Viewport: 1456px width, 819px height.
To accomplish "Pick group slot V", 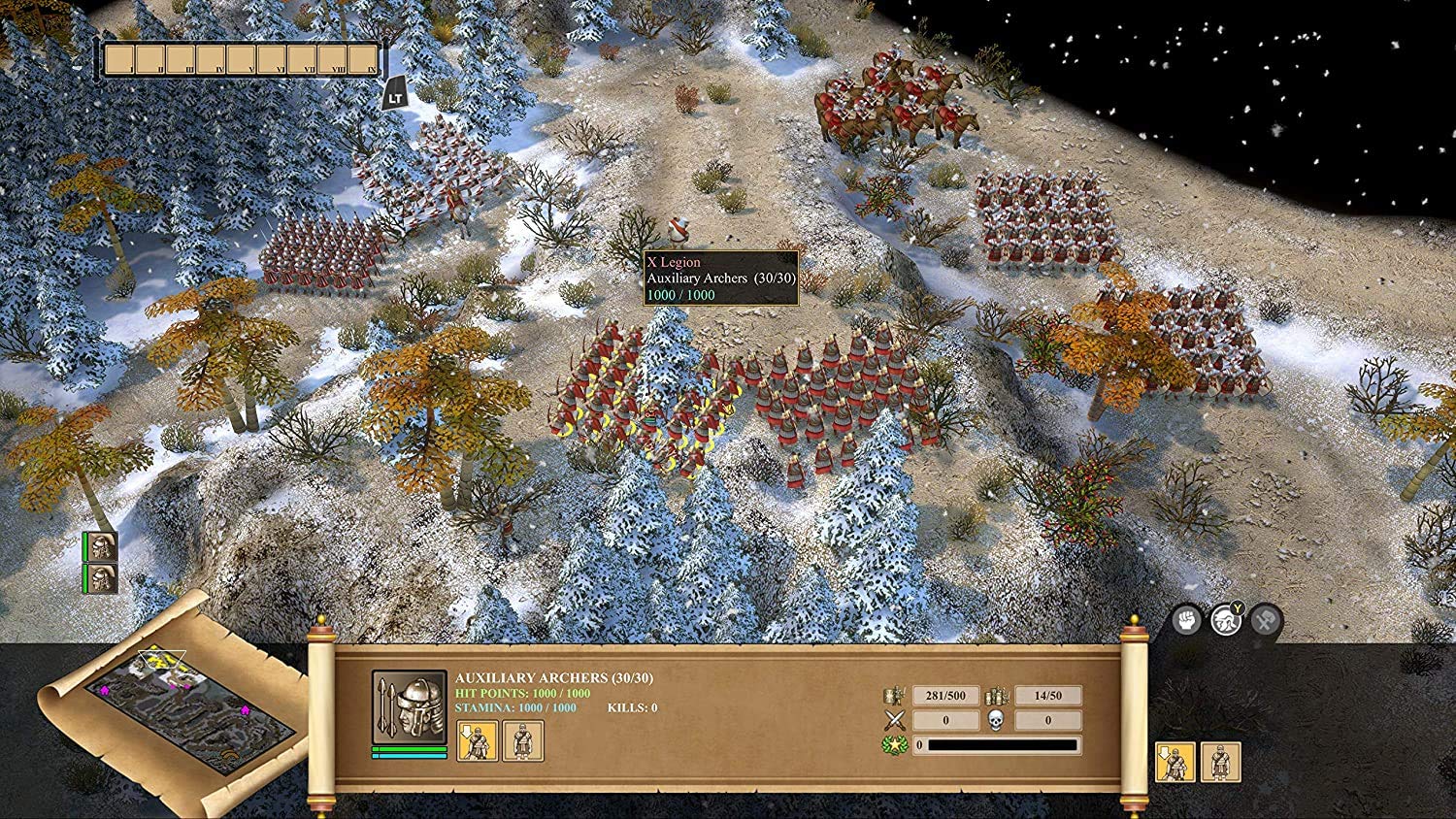I will click(242, 60).
